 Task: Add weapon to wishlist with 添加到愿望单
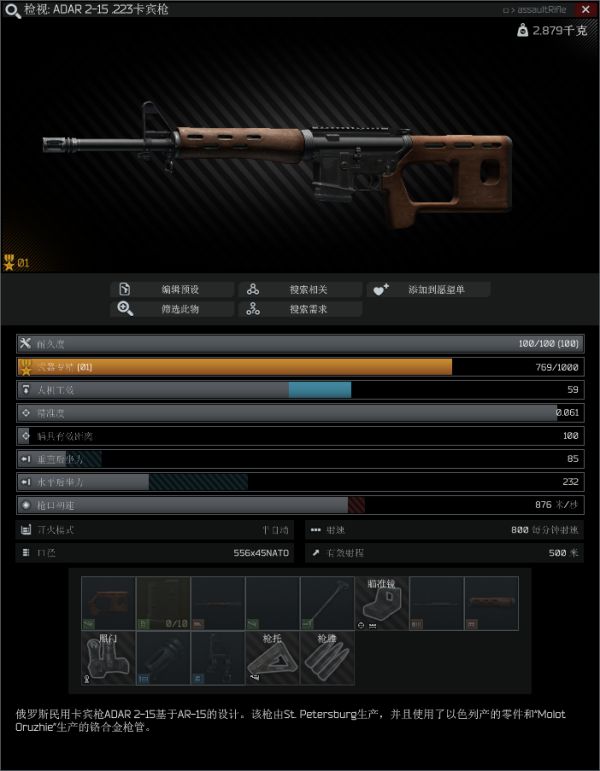coord(428,289)
